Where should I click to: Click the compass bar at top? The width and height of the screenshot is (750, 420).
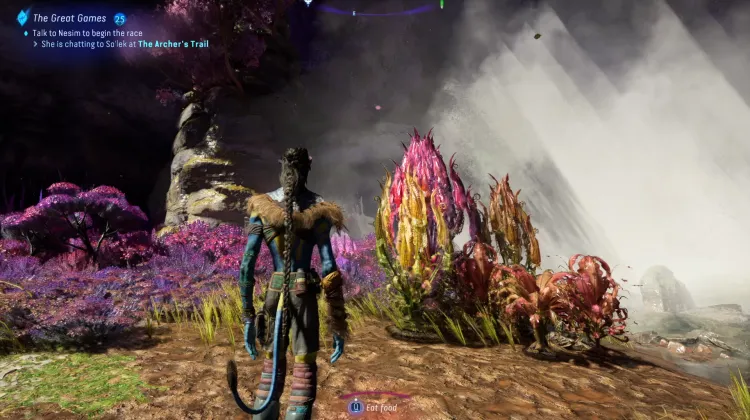click(375, 7)
